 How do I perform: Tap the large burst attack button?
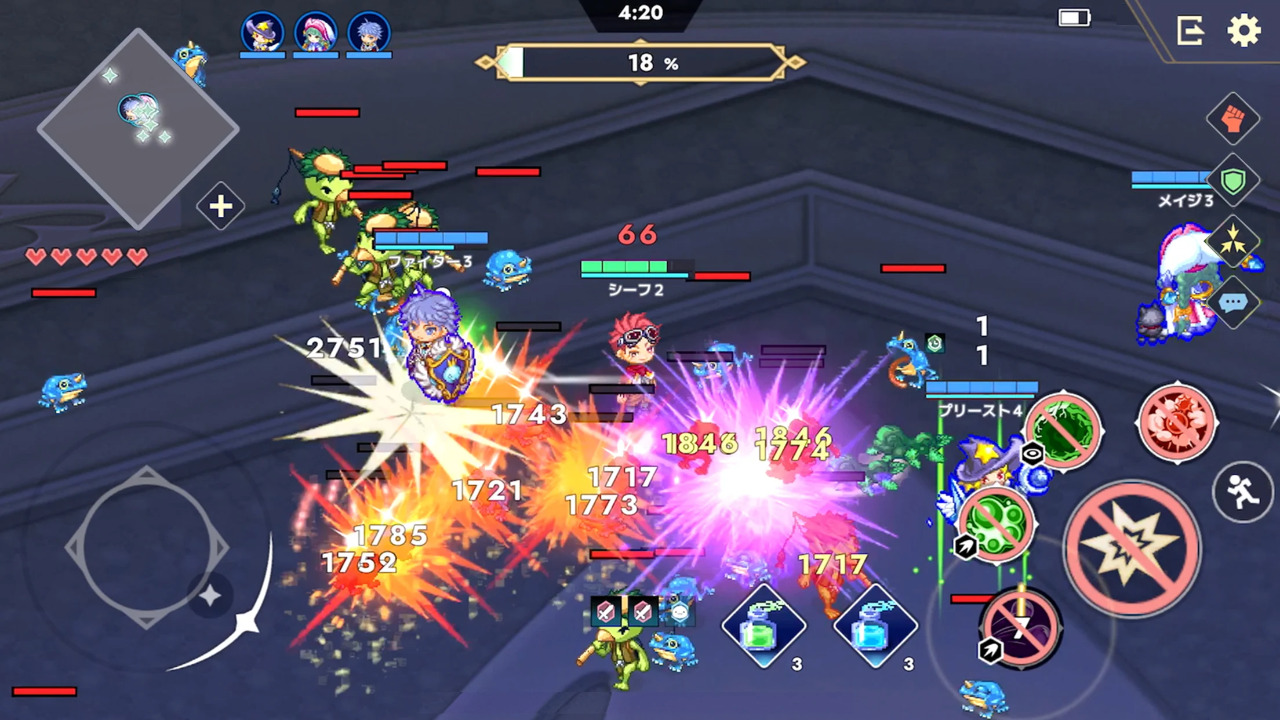(1132, 548)
